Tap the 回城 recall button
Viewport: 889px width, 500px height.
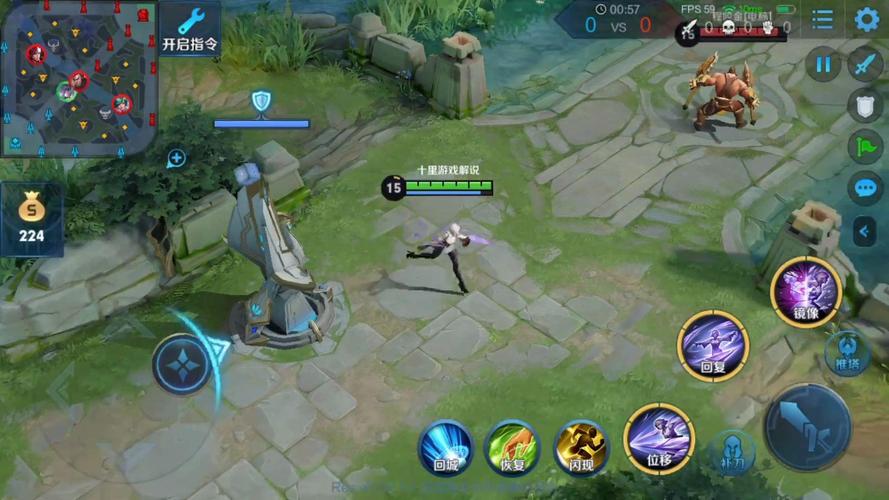446,447
